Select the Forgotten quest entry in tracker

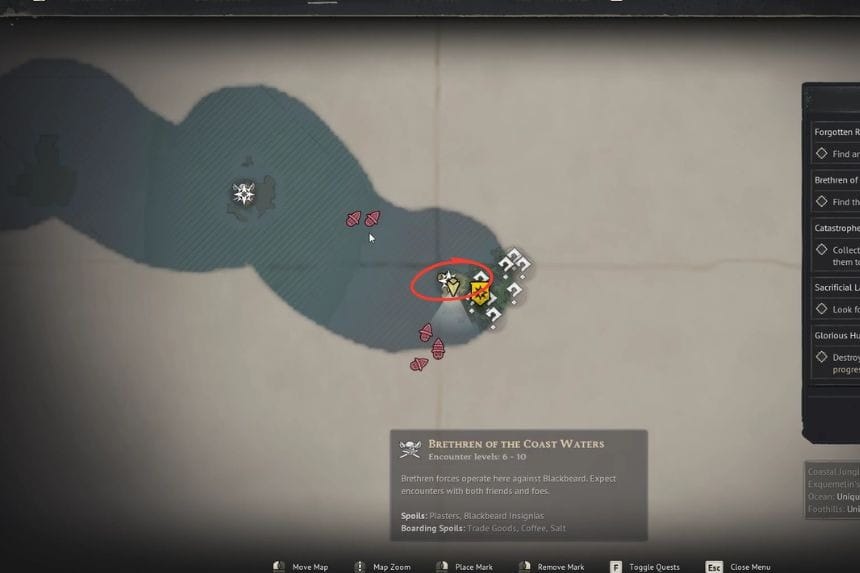click(836, 132)
